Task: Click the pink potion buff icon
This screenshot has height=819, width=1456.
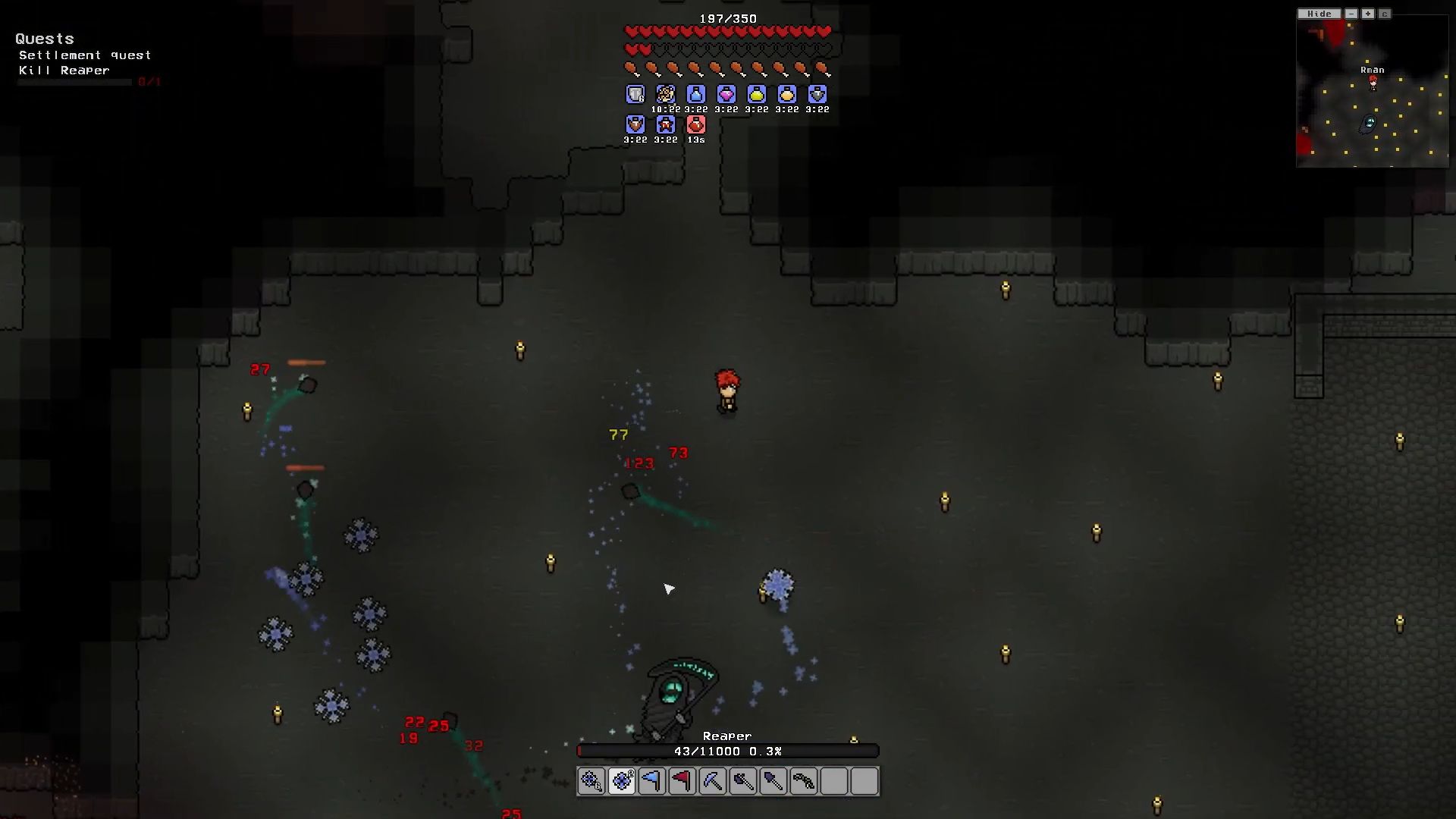Action: tap(726, 94)
